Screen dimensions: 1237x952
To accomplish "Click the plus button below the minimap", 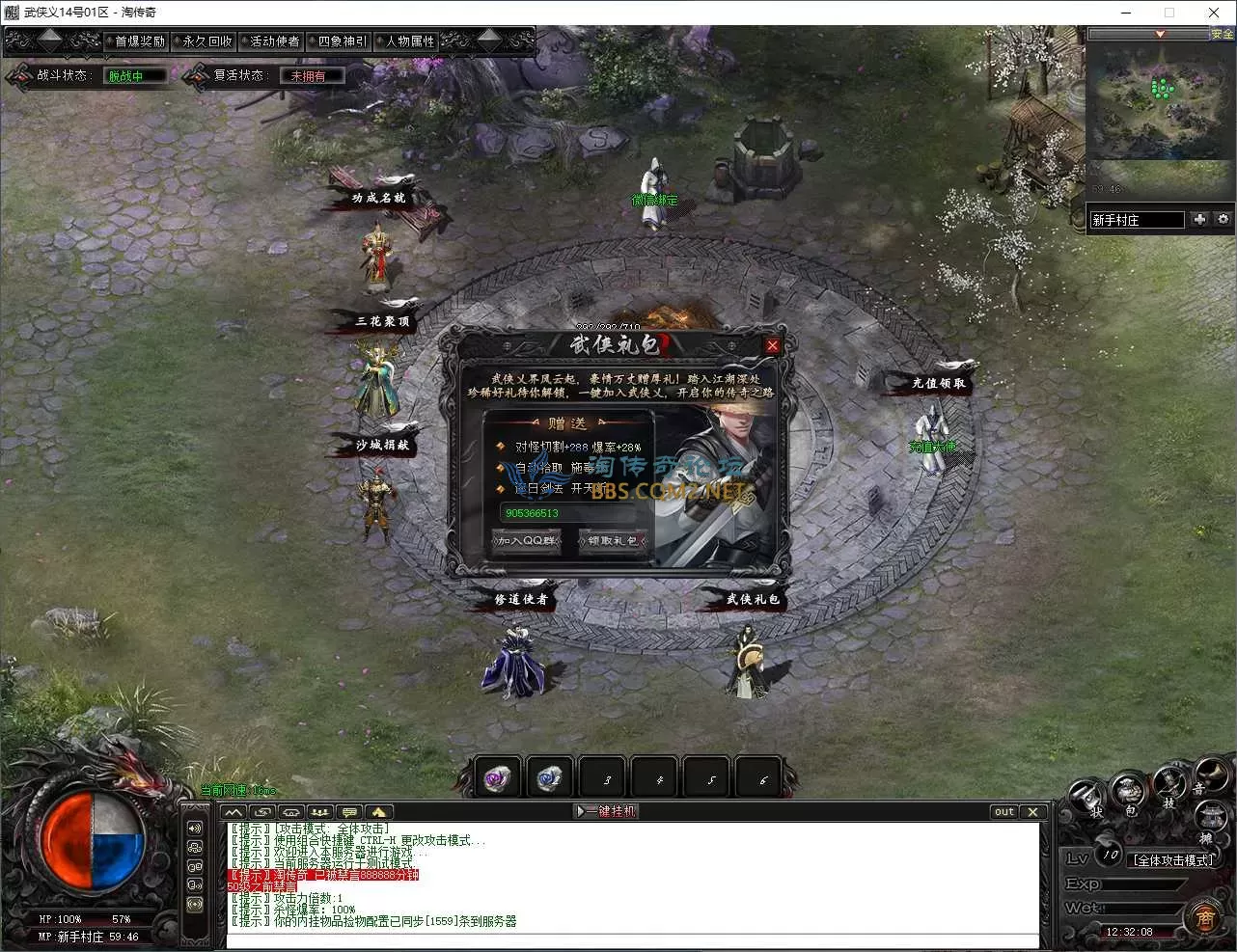I will click(1199, 220).
